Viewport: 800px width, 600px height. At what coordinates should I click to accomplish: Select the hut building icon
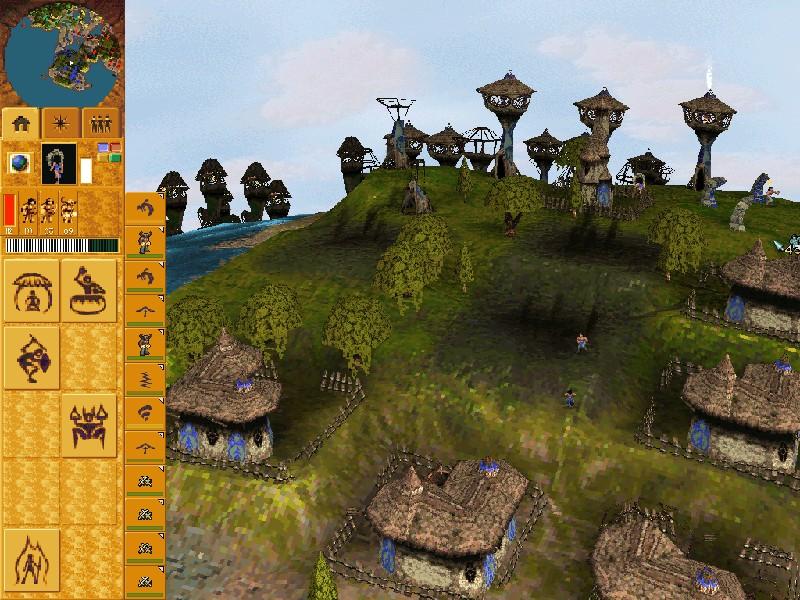click(x=31, y=290)
